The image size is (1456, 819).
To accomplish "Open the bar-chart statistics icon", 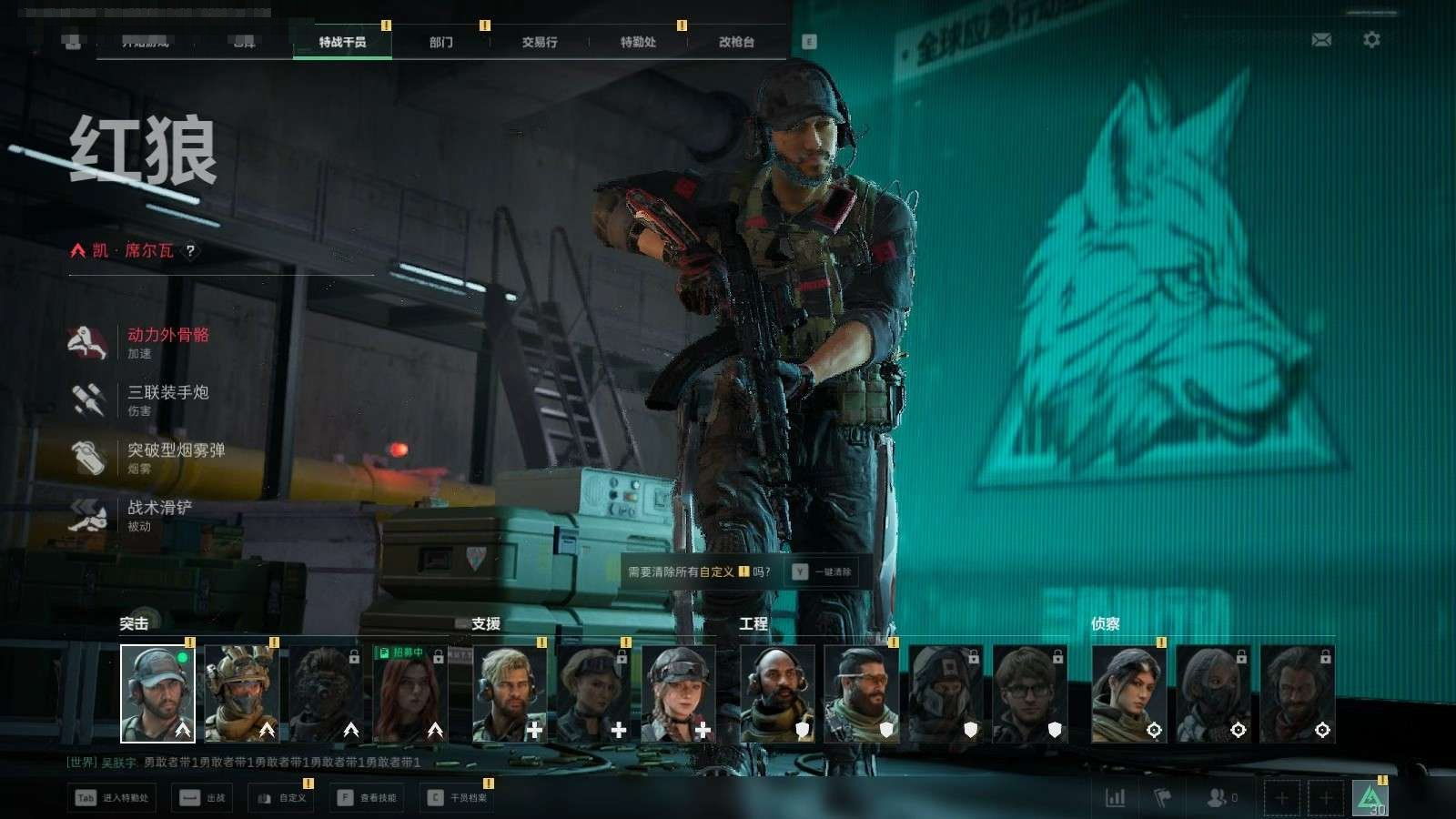I will pyautogui.click(x=1115, y=798).
